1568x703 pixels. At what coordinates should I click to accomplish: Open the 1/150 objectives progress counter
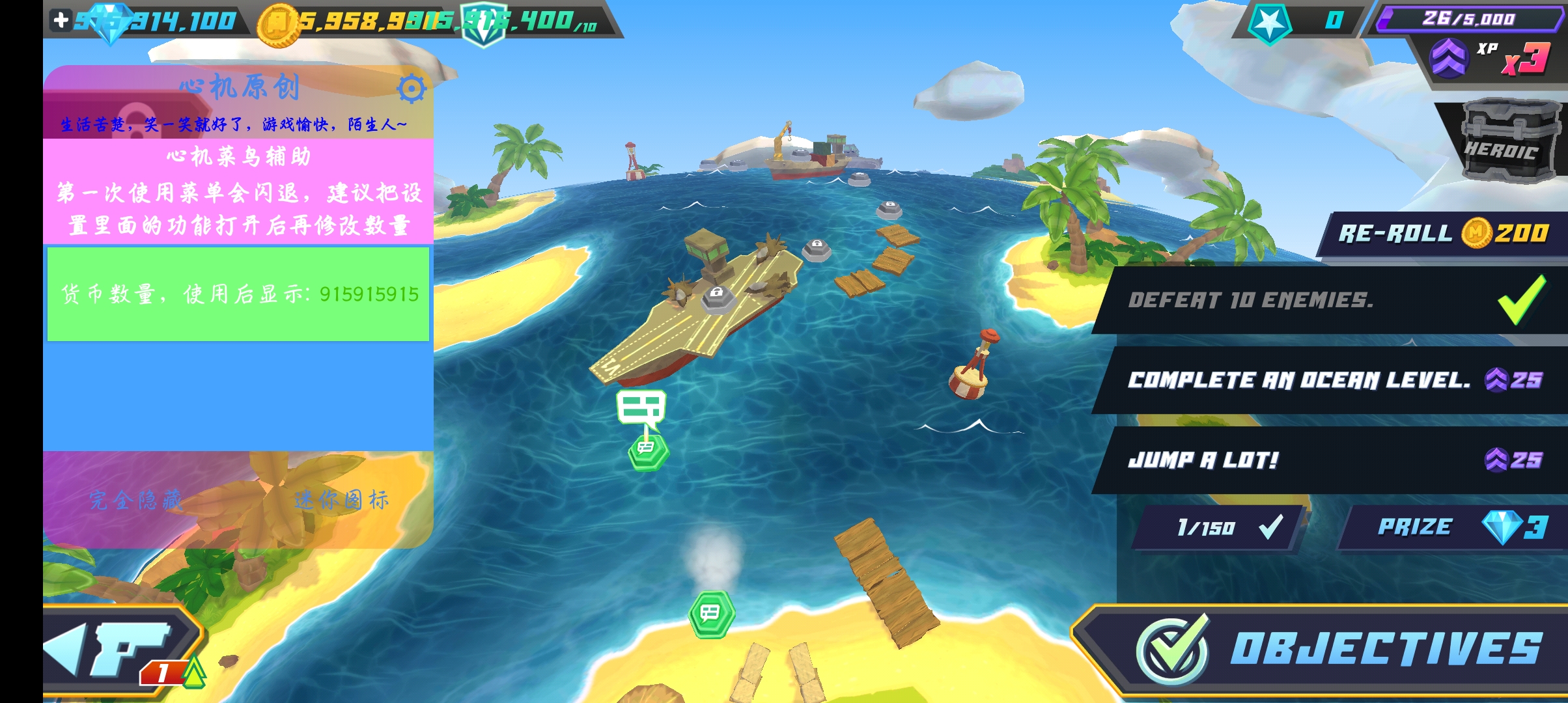[x=1218, y=527]
